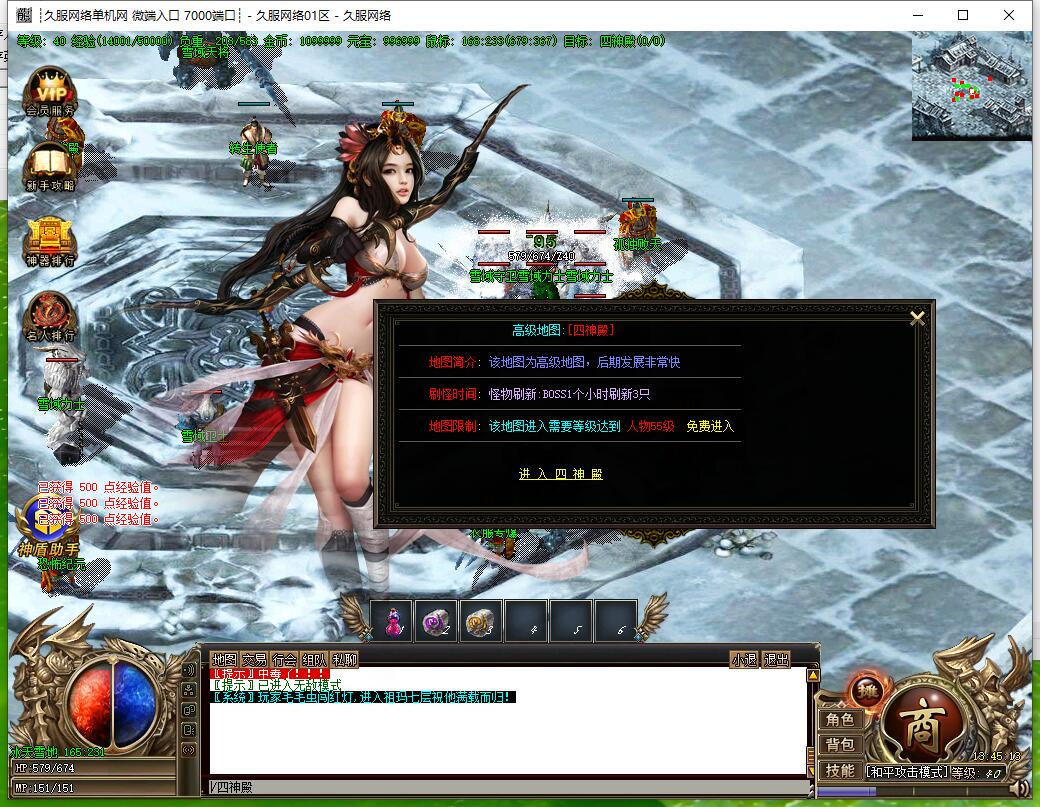
Task: Switch to the 交易 trade chat tab
Action: [254, 660]
